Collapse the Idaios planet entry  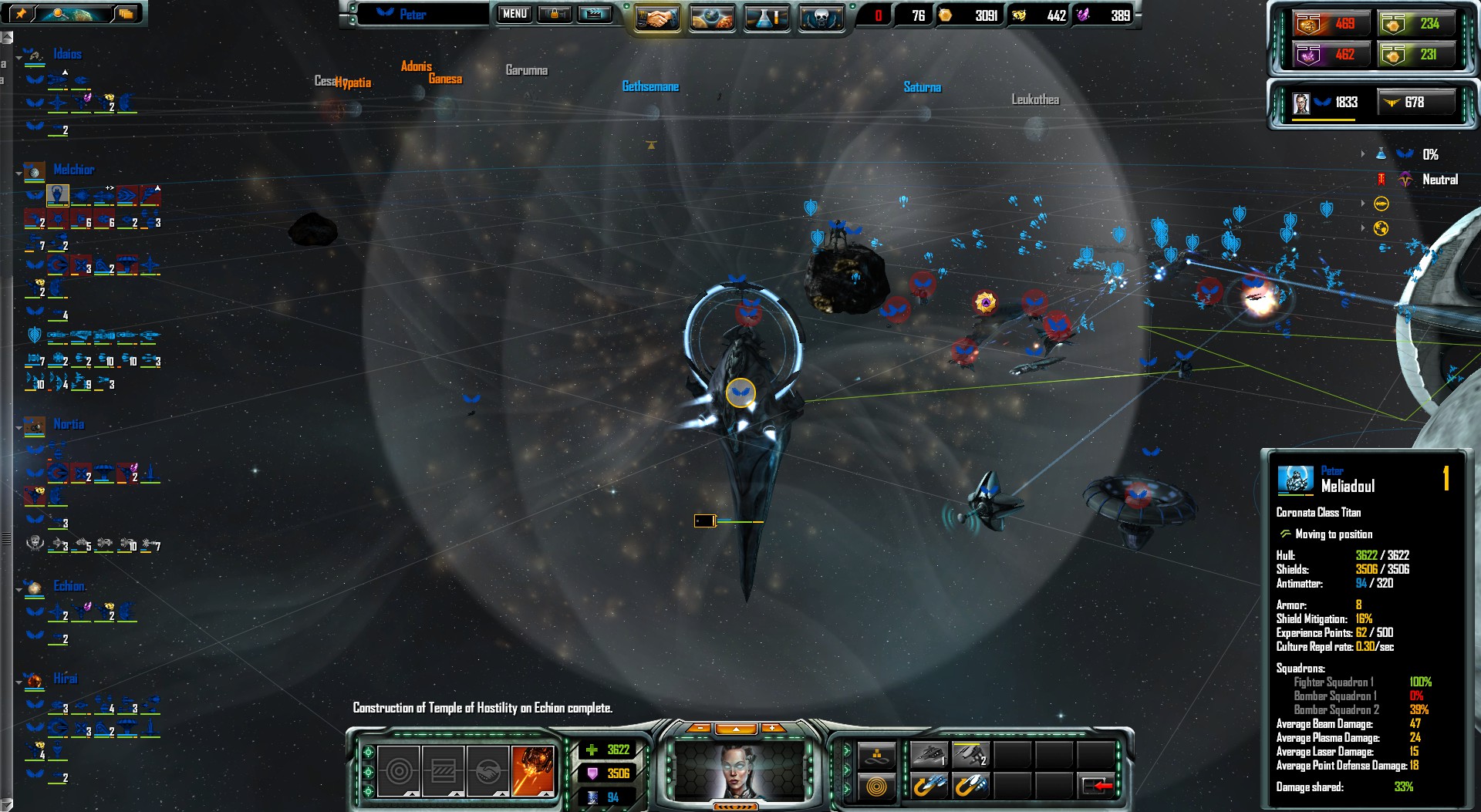click(19, 57)
